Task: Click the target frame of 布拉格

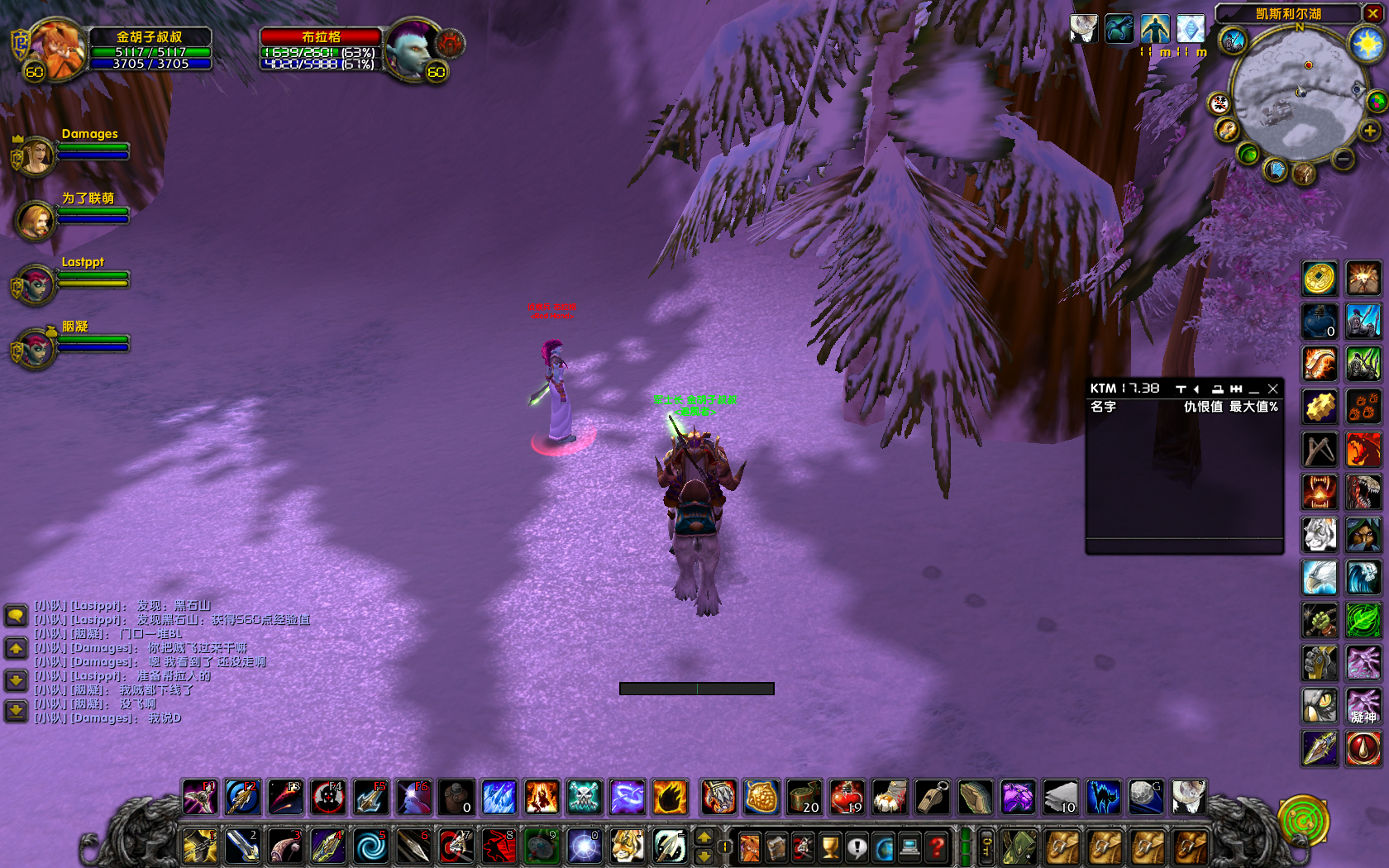Action: (321, 50)
